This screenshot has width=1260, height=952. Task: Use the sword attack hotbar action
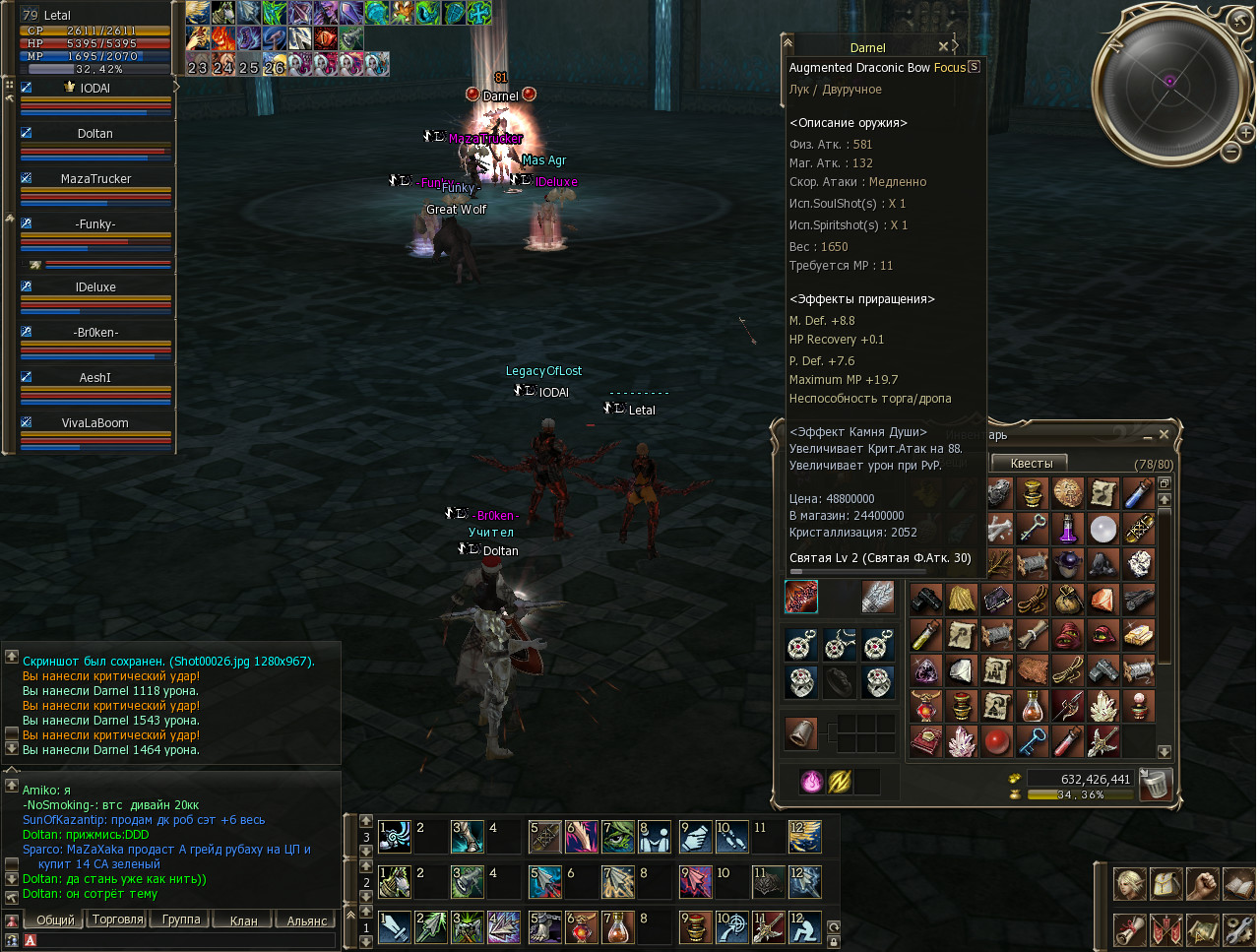[395, 927]
